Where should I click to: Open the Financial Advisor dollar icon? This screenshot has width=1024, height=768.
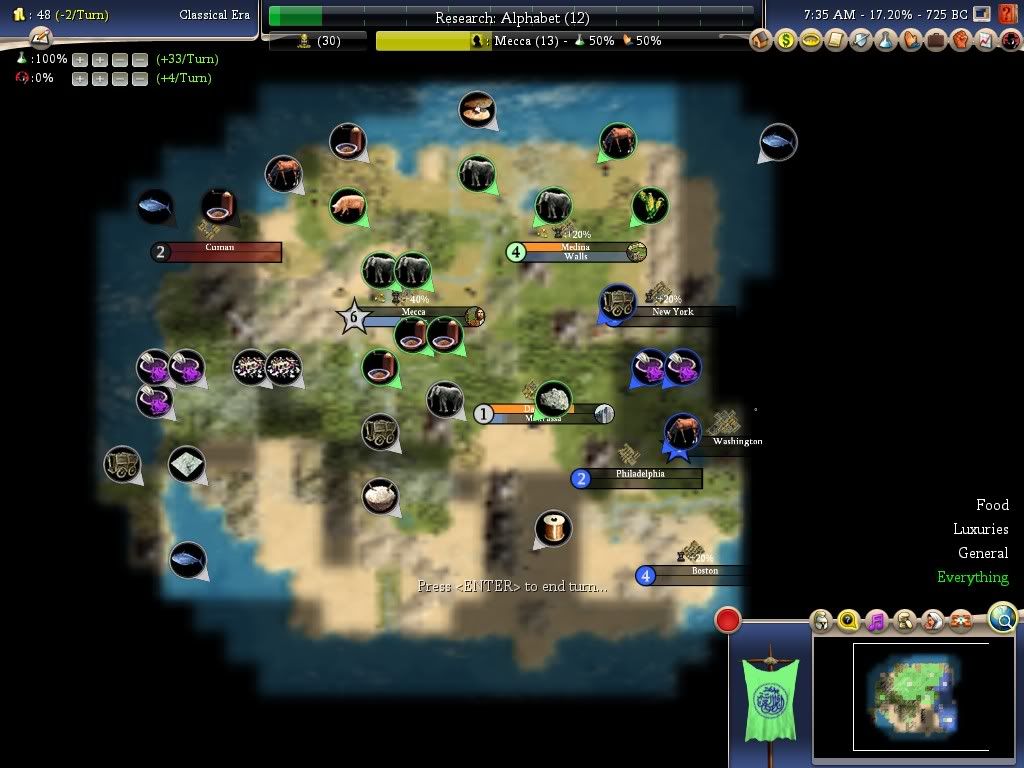(787, 41)
